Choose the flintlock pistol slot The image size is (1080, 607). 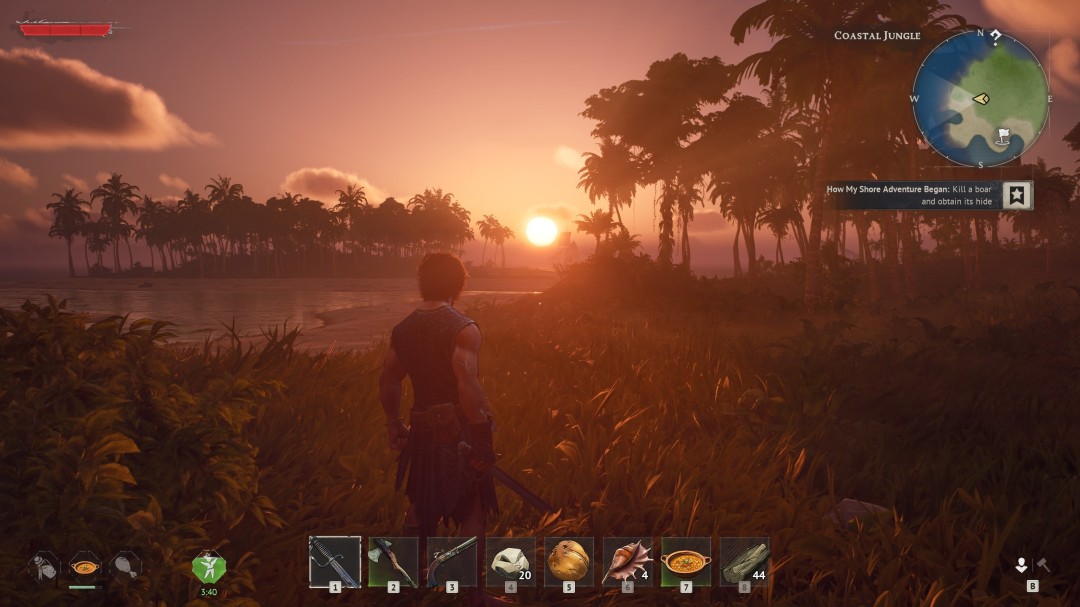(x=452, y=561)
